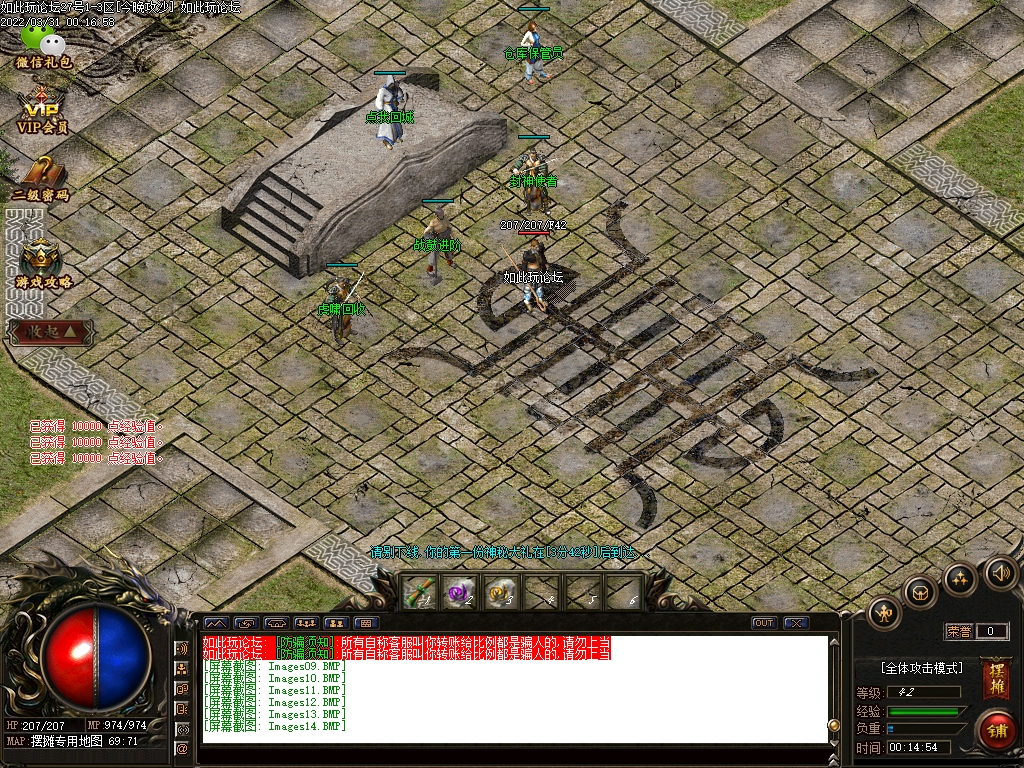Use the green scroll in hotbar slot 1
Image resolution: width=1024 pixels, height=768 pixels.
click(x=416, y=593)
